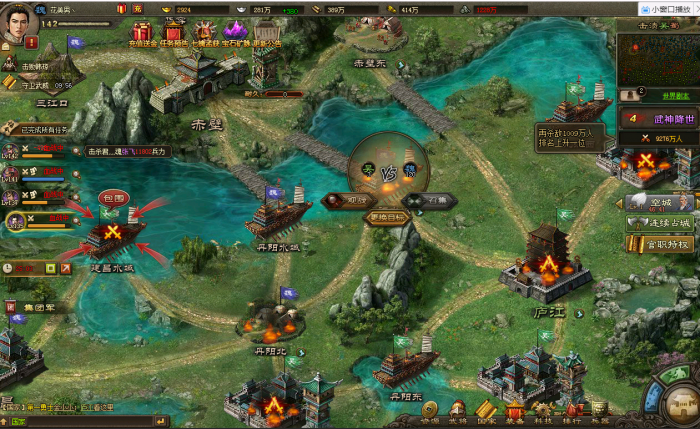Viewport: 700px width, 429px height.
Task: Open the 集团军 army group panel
Action: (x=40, y=306)
